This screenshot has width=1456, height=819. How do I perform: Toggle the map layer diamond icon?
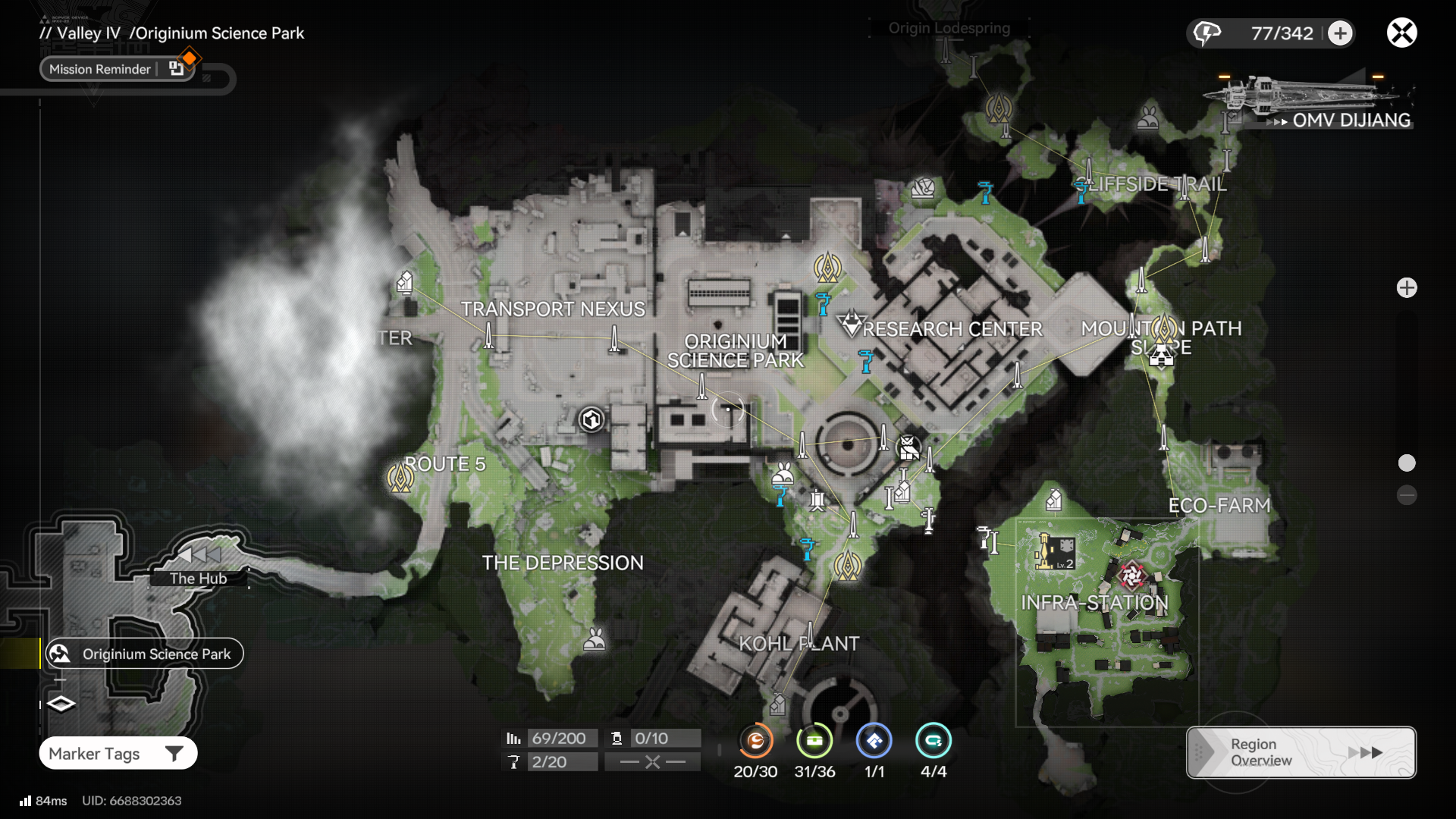61,704
